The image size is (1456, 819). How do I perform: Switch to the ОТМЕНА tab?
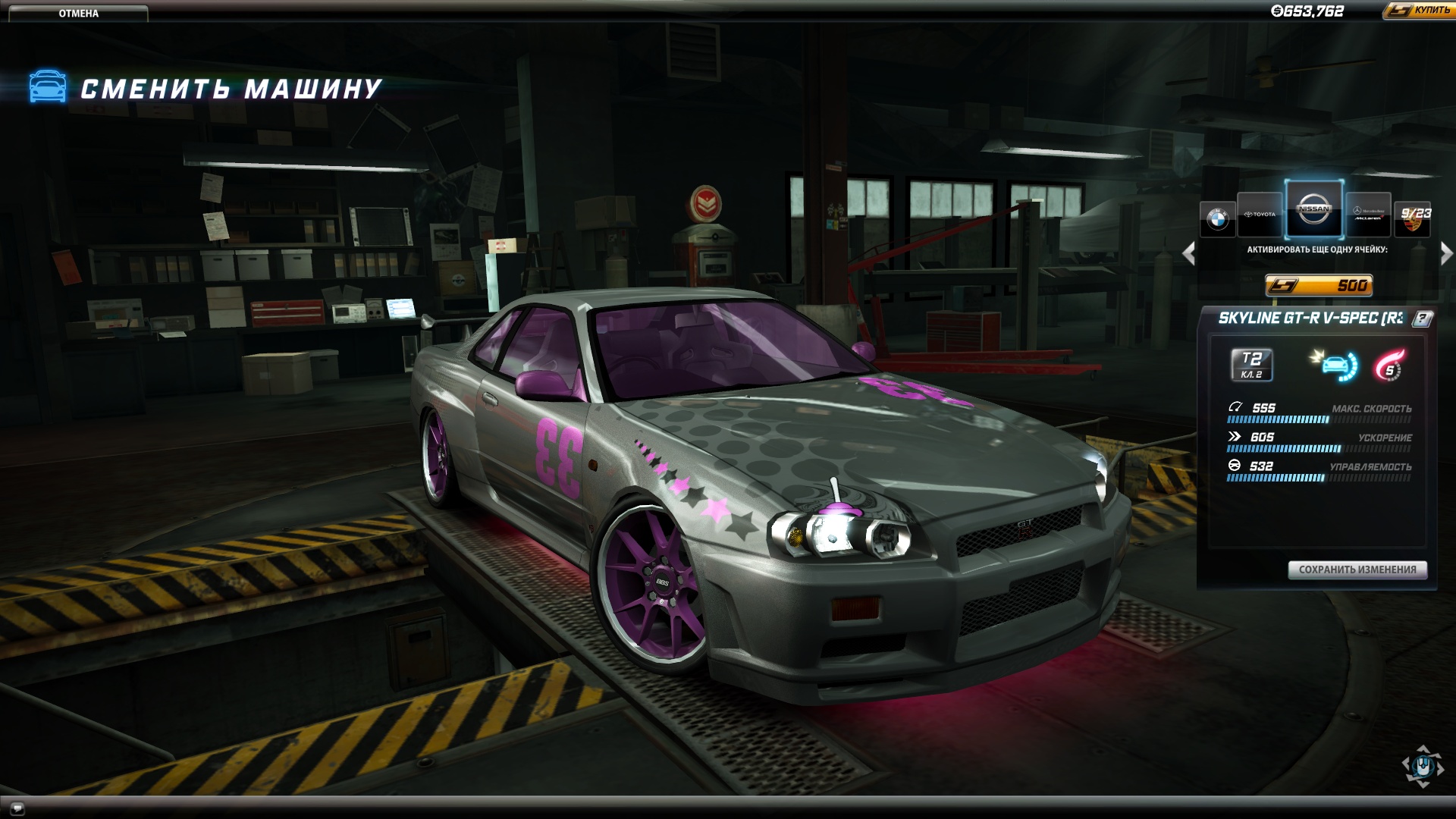click(x=80, y=13)
